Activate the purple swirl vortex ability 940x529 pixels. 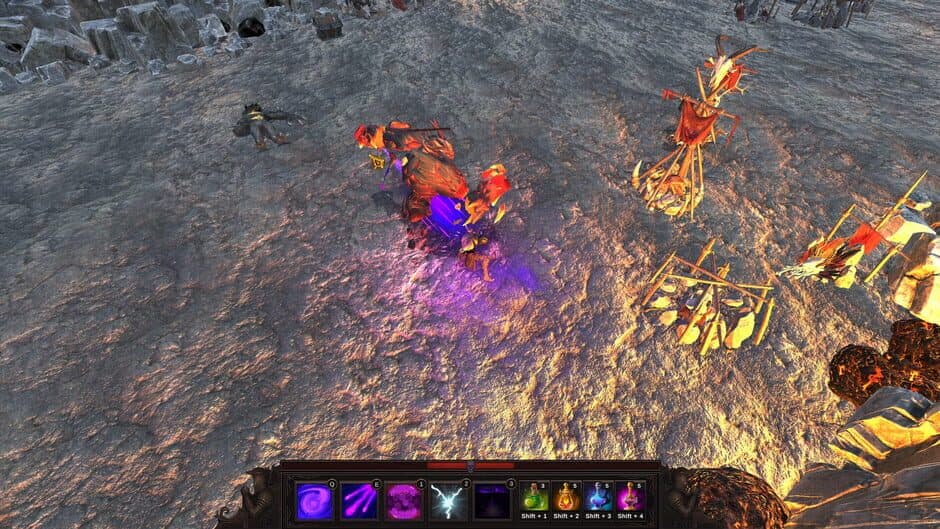tap(314, 500)
